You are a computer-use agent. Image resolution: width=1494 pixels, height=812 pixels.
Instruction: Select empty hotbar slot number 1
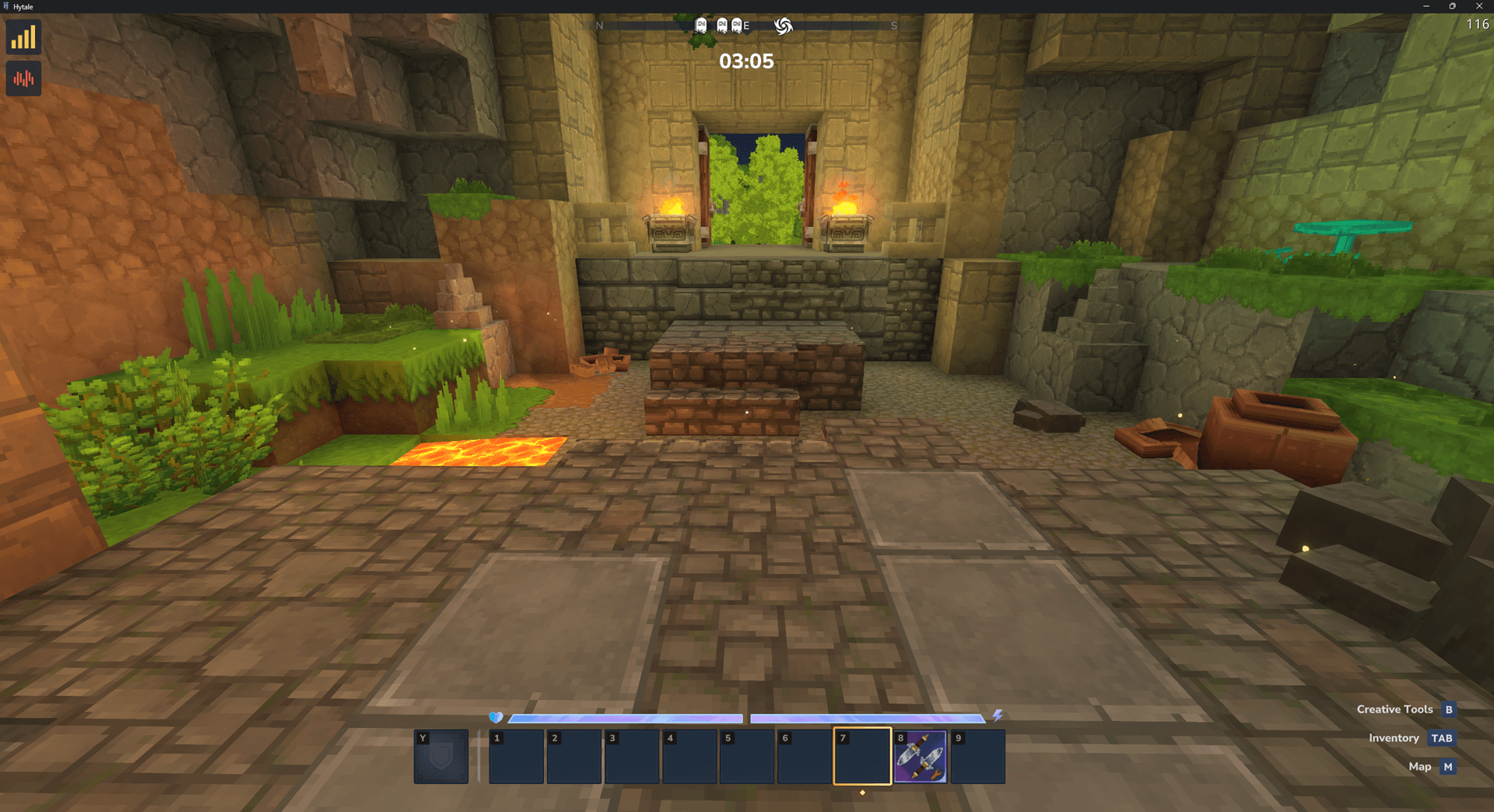pos(516,756)
